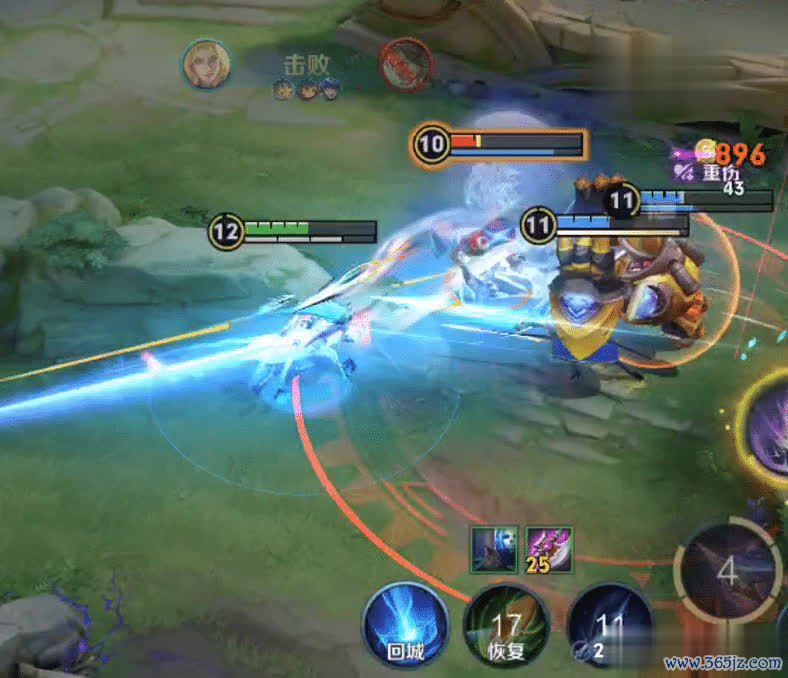Image resolution: width=788 pixels, height=678 pixels.
Task: Select the purple axe item icon marked 25
Action: [x=549, y=549]
